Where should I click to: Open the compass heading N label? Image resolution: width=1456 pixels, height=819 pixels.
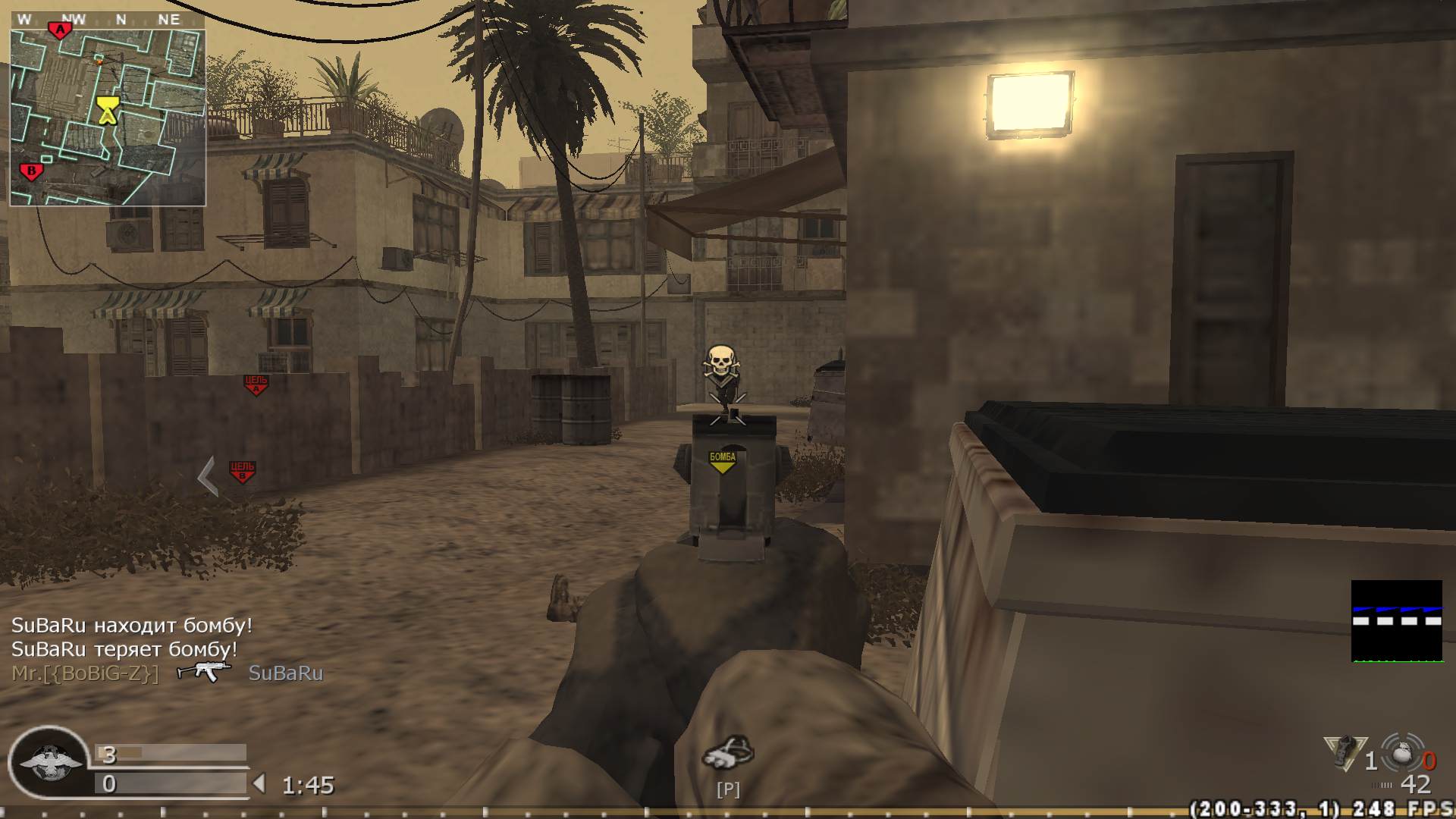[121, 19]
